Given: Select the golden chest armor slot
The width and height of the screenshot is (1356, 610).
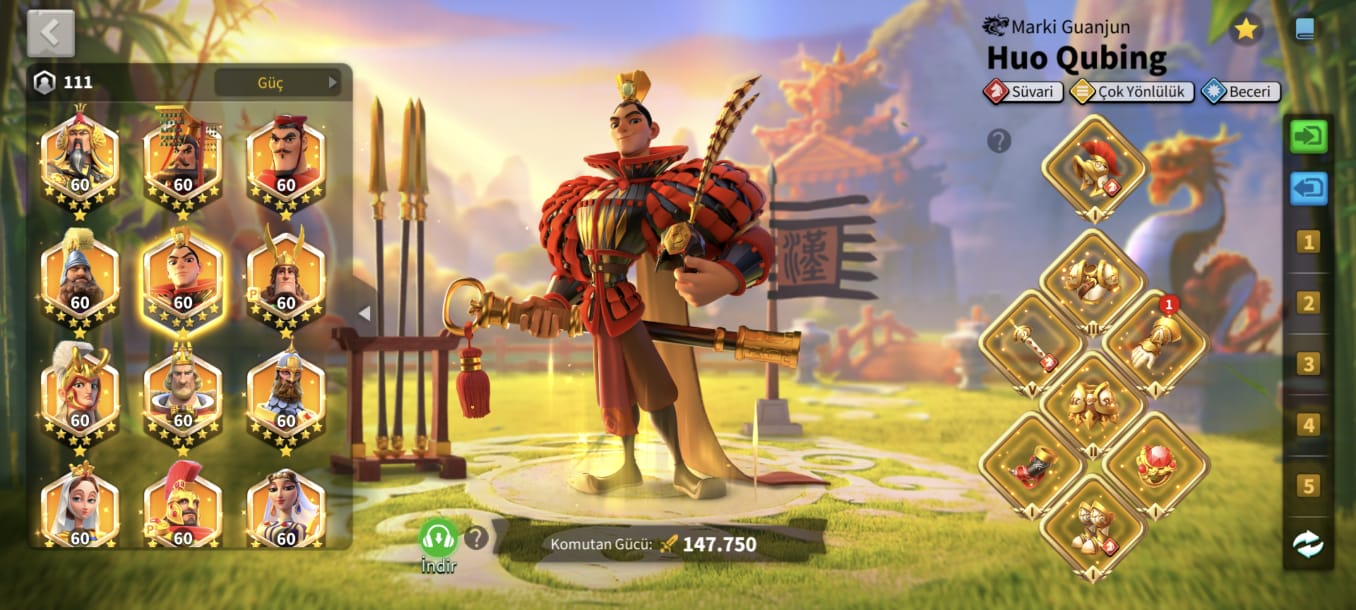Looking at the screenshot, I should tap(1092, 281).
